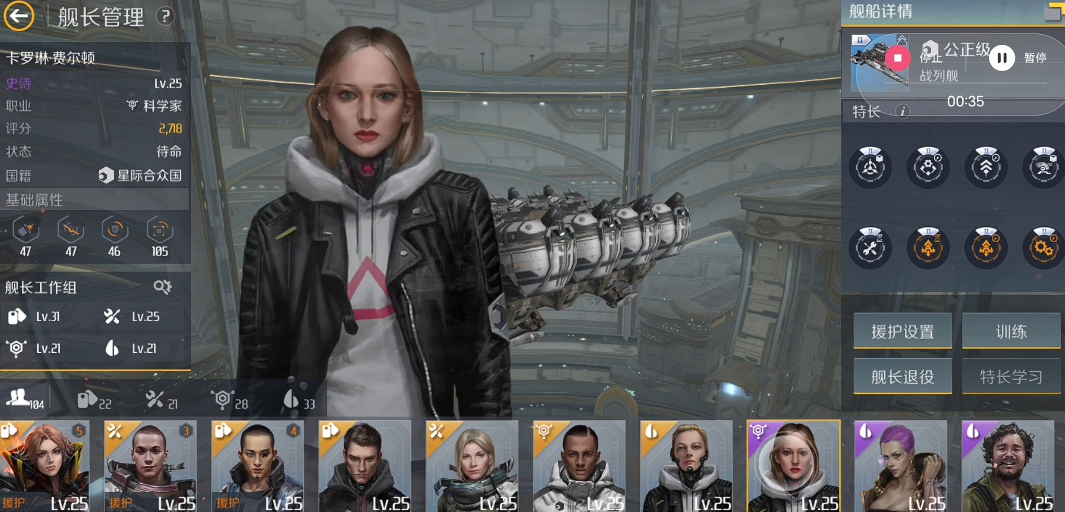The width and height of the screenshot is (1065, 512).
Task: Open 援护设置 support settings
Action: 902,332
